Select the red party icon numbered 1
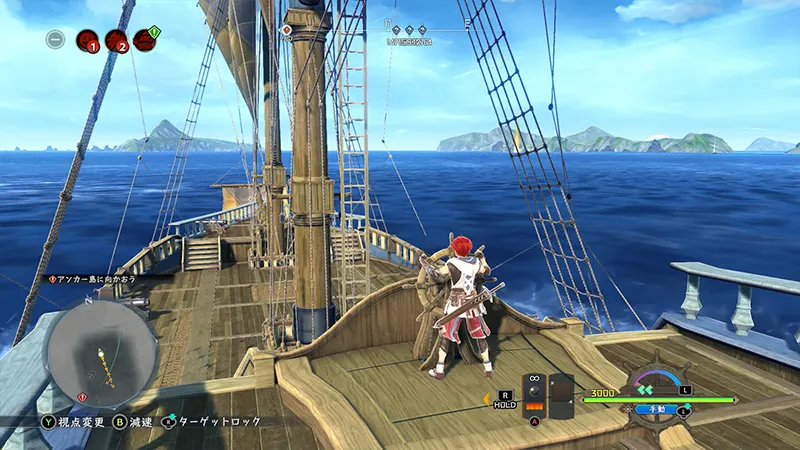Screen dimensions: 800x450 [x=88, y=41]
